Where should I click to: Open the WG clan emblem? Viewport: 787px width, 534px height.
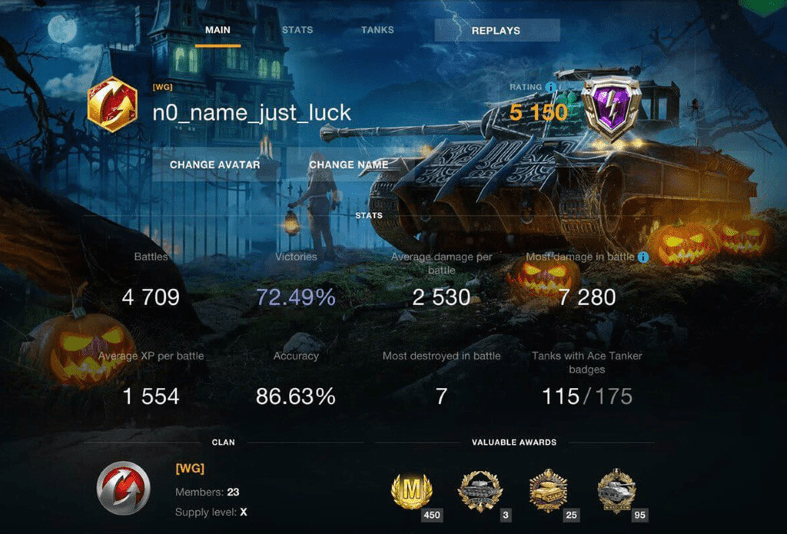(x=124, y=489)
